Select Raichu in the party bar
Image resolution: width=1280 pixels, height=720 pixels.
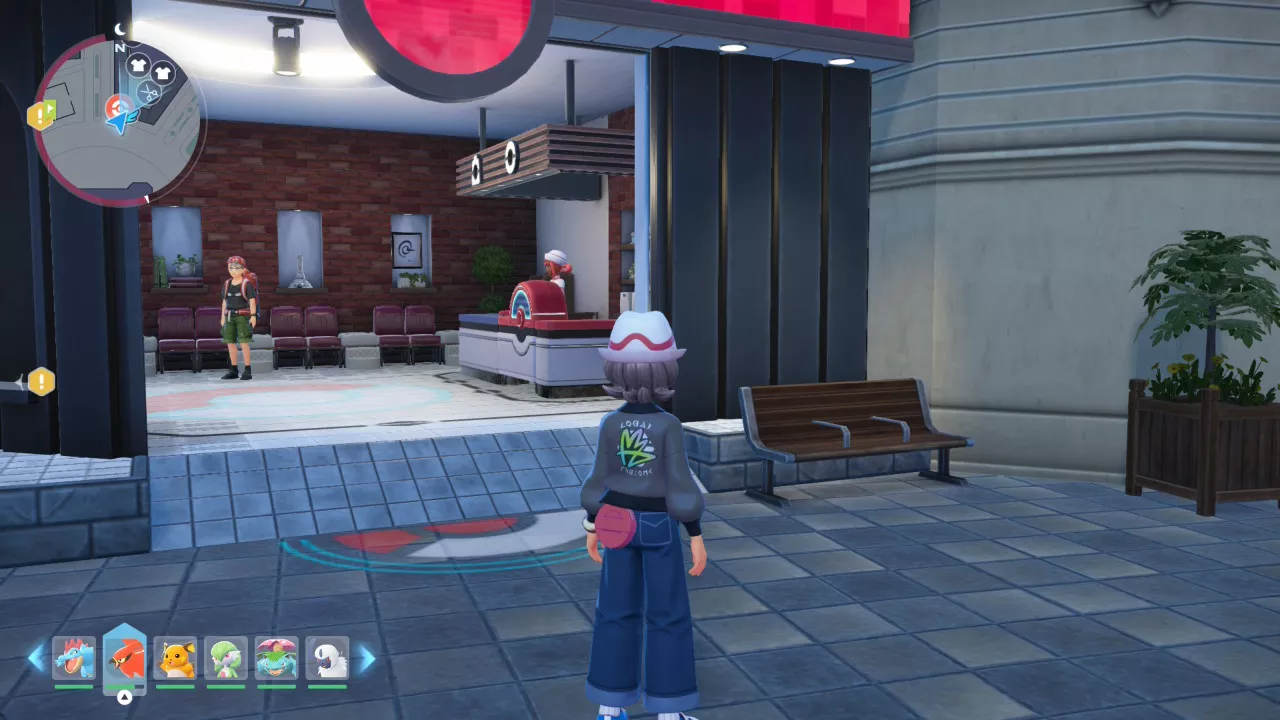pos(177,656)
